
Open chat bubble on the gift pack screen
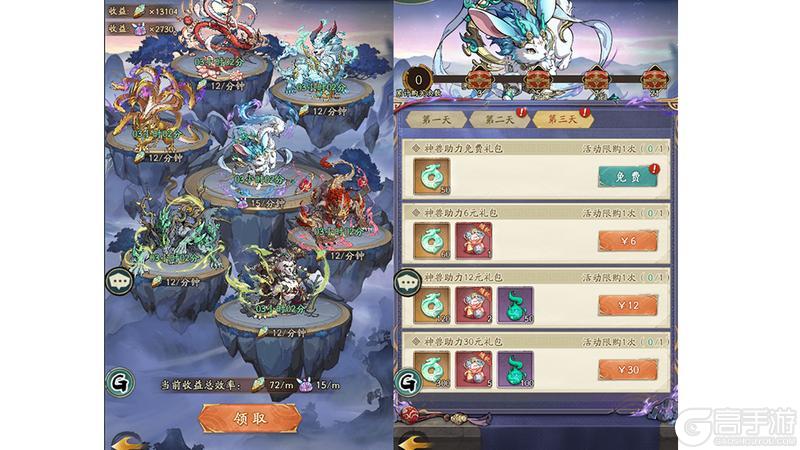click(x=407, y=283)
